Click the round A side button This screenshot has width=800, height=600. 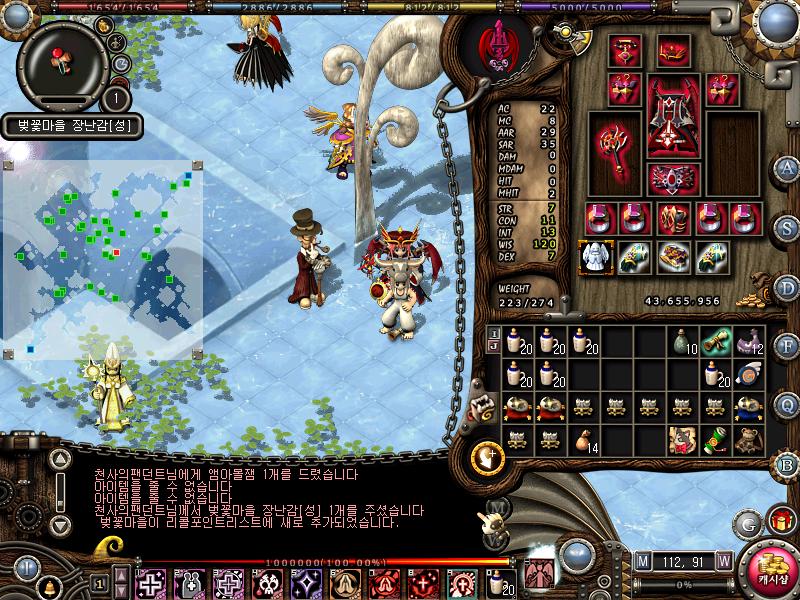(x=787, y=168)
